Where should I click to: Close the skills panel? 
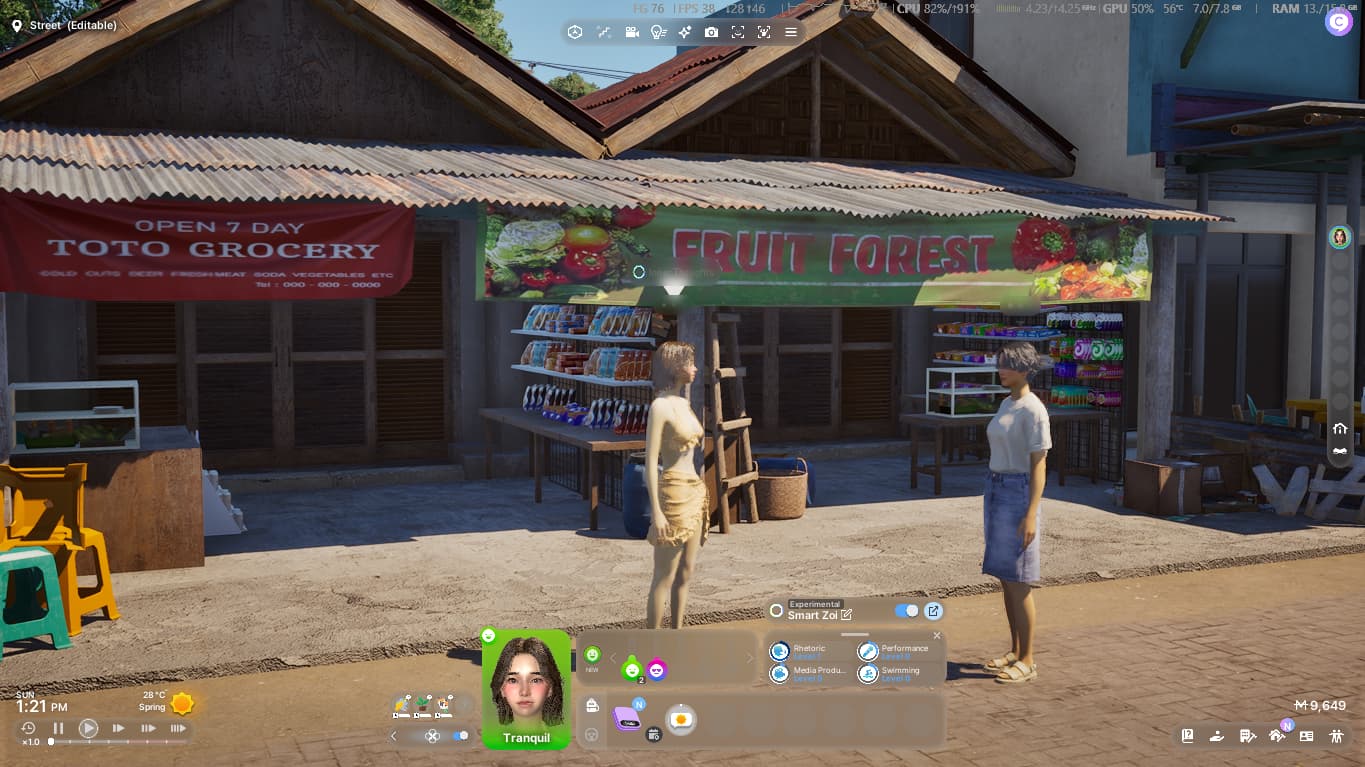point(937,636)
